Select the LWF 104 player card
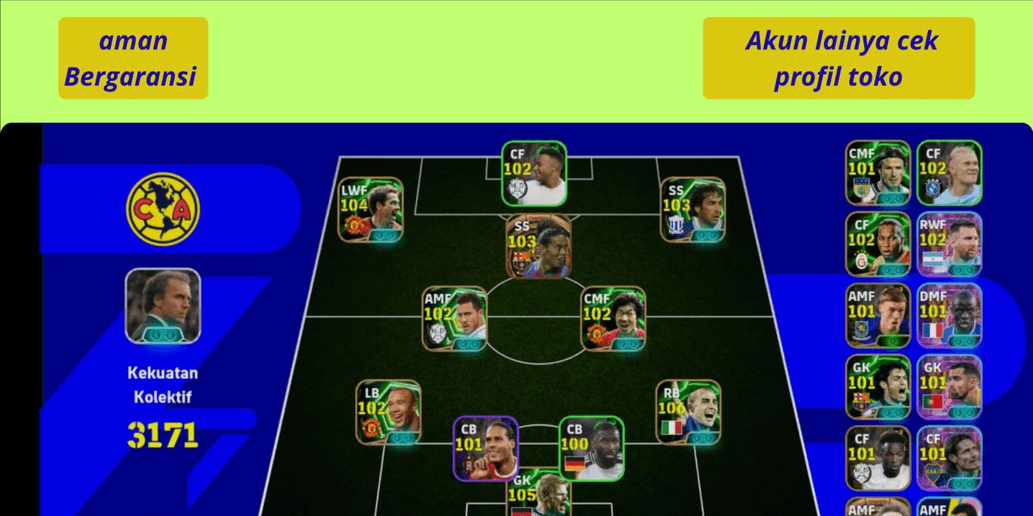Screen dimensions: 1033x516 370,210
